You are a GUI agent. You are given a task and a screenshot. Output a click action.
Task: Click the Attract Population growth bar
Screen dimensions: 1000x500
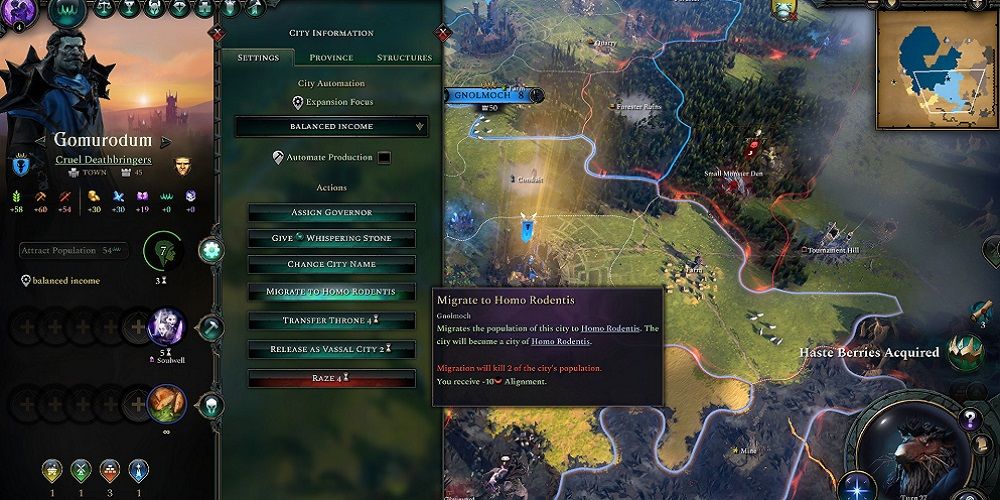coord(73,250)
